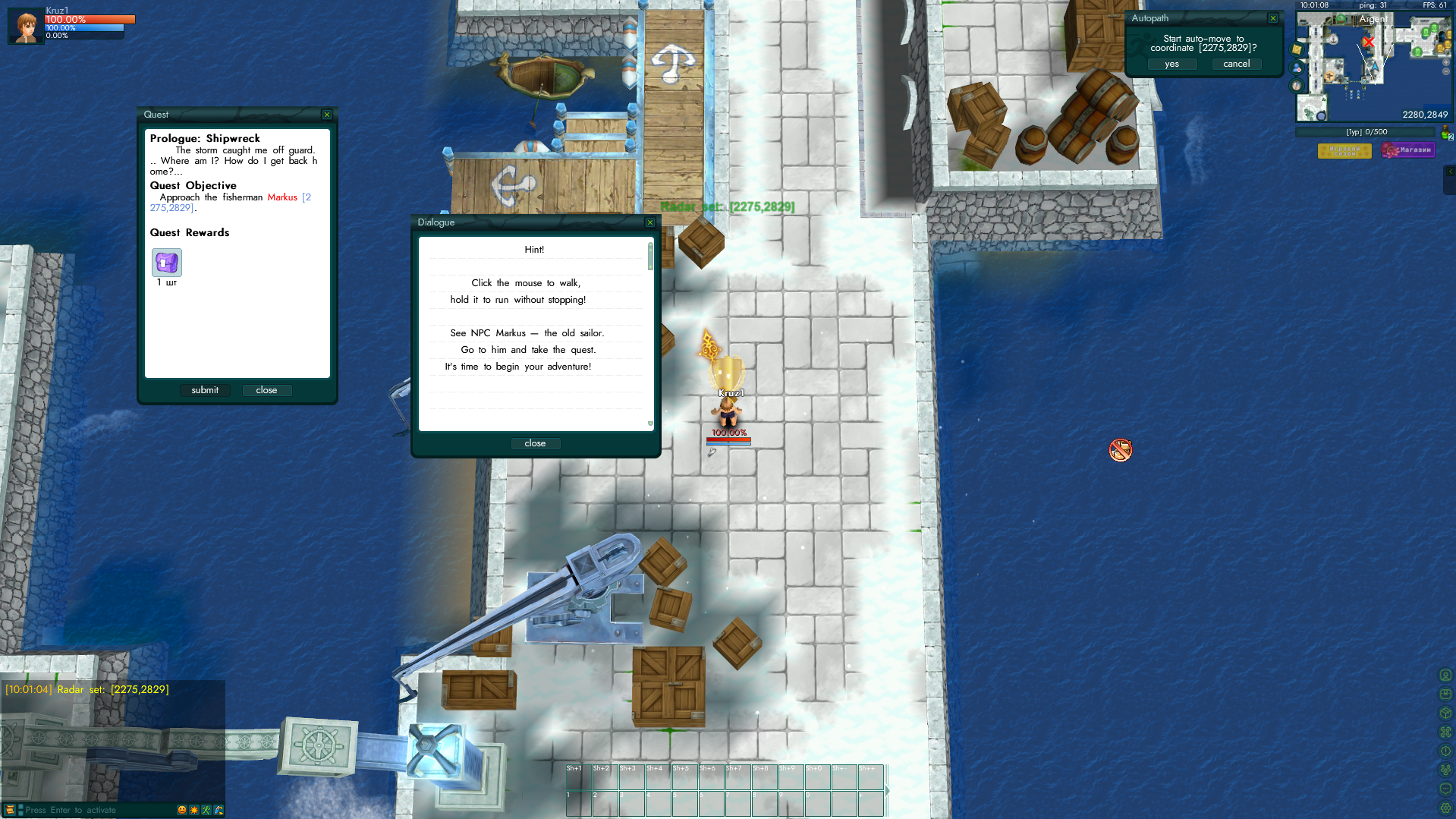Open the settings gear icon
The image size is (1456, 819).
point(1445,808)
